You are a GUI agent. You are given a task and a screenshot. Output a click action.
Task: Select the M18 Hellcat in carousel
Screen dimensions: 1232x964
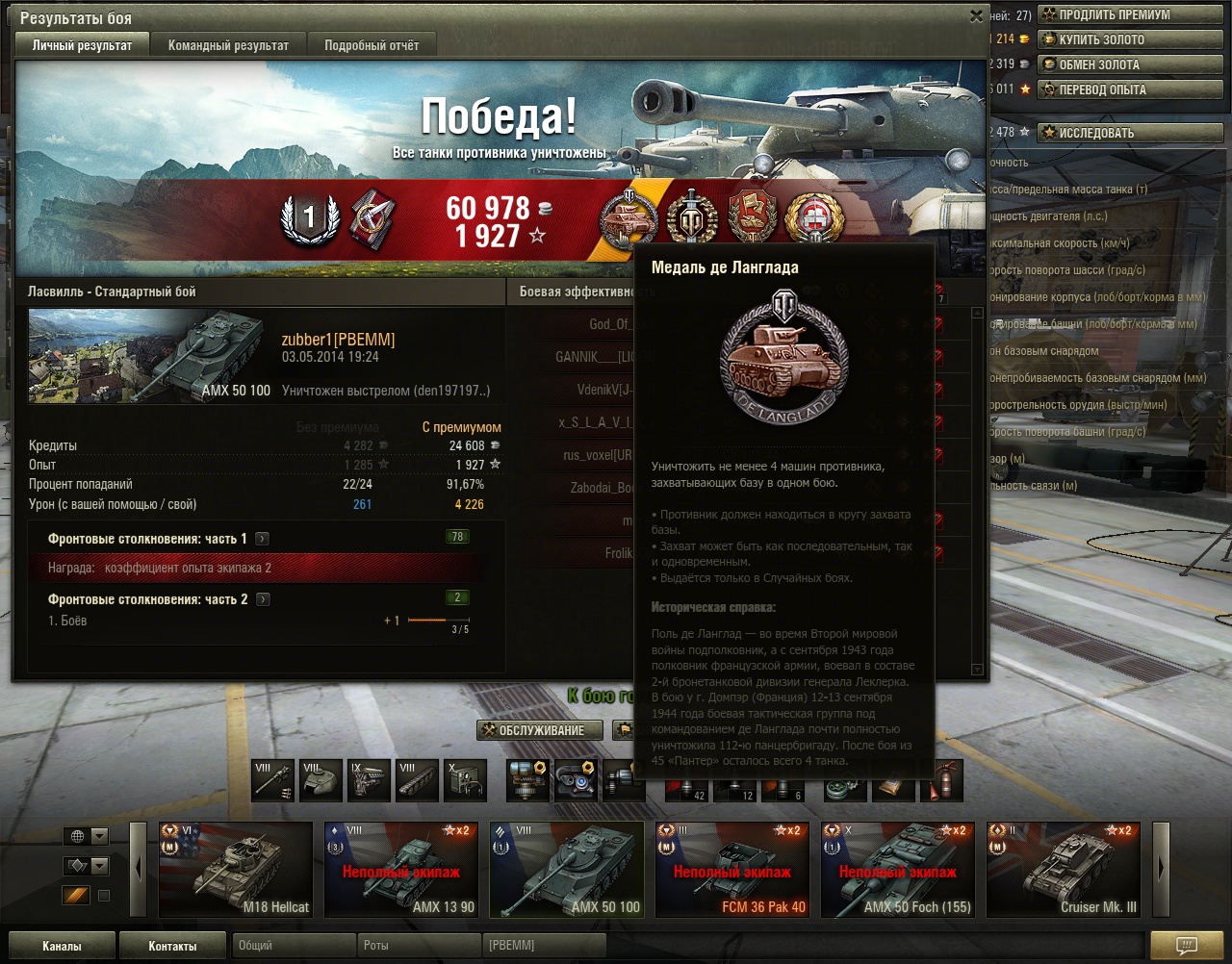pos(236,869)
